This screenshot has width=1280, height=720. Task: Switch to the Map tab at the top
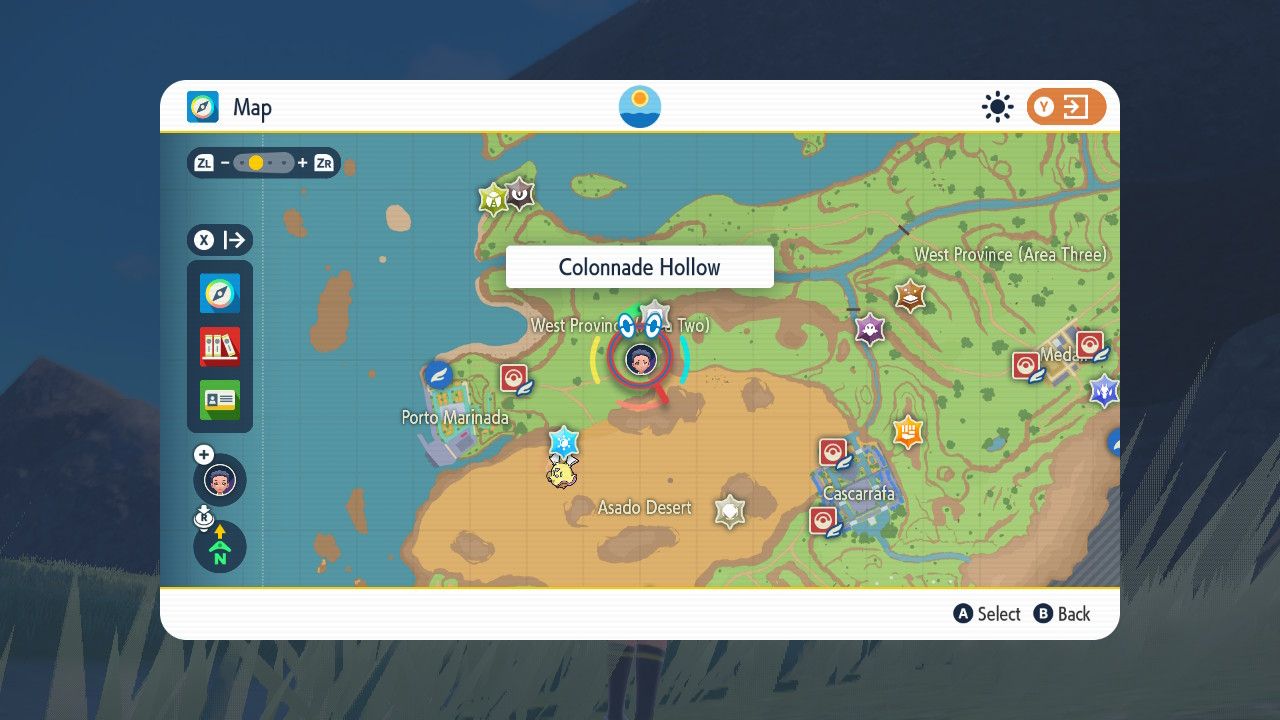(224, 107)
